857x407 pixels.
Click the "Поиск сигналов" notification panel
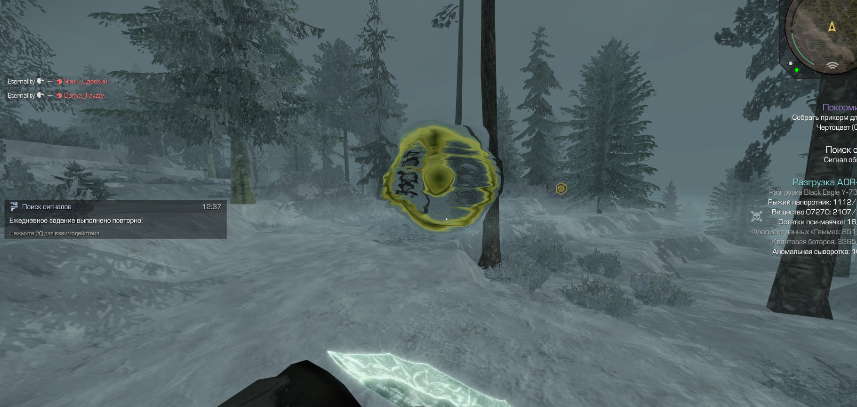pyautogui.click(x=113, y=218)
